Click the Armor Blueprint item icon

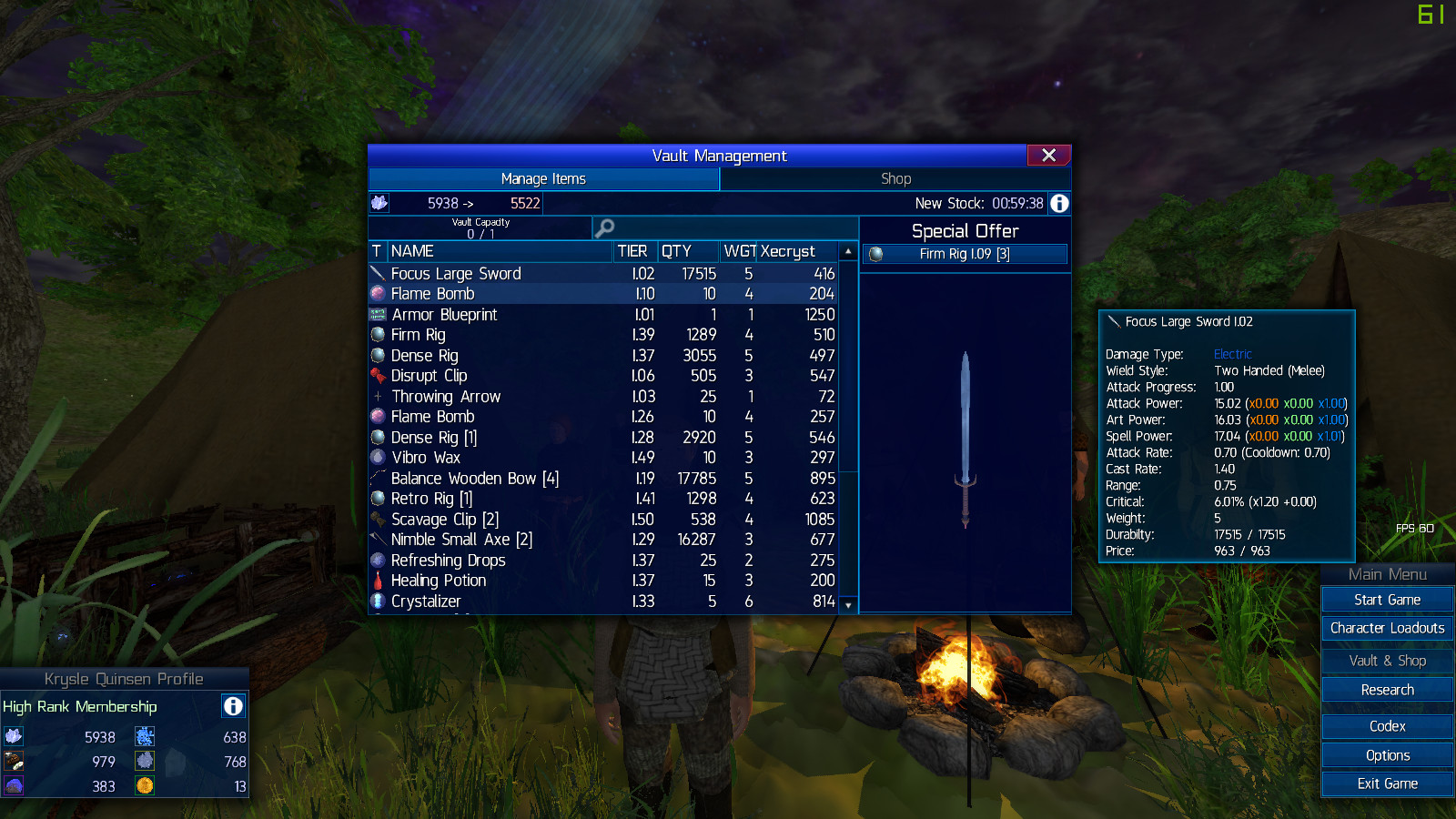[x=377, y=314]
